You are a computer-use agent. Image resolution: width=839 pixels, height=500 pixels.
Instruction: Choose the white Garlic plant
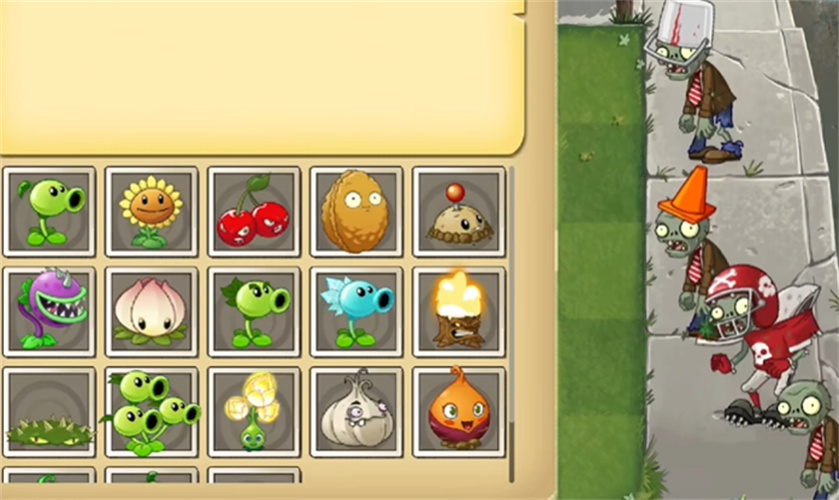click(x=357, y=412)
